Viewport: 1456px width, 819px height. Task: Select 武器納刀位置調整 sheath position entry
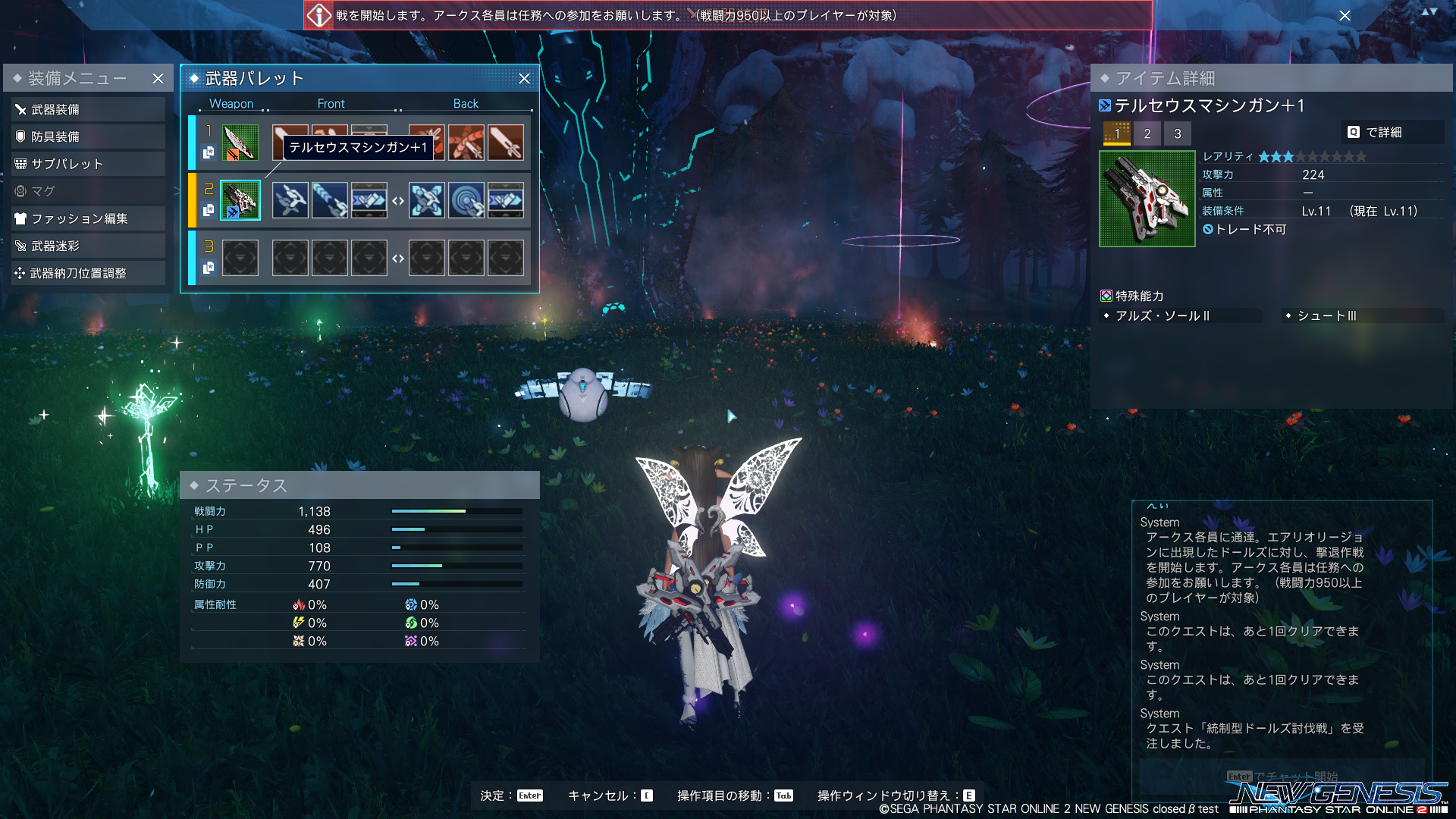pos(88,273)
